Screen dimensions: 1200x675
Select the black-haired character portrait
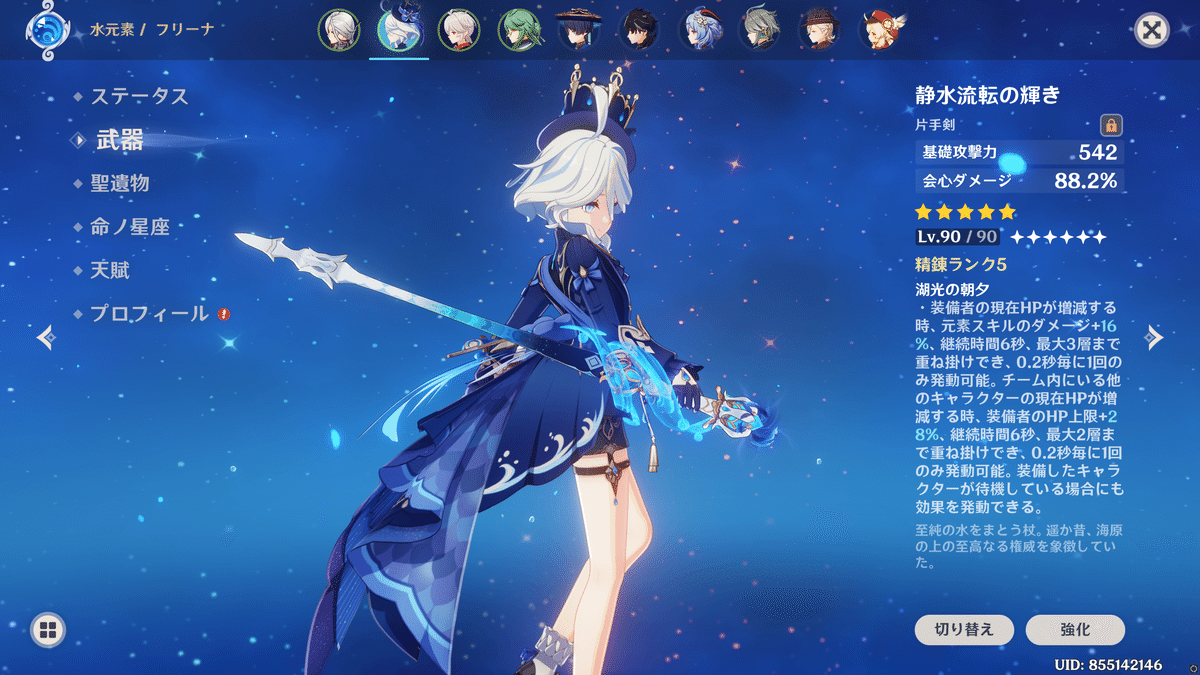(x=639, y=30)
